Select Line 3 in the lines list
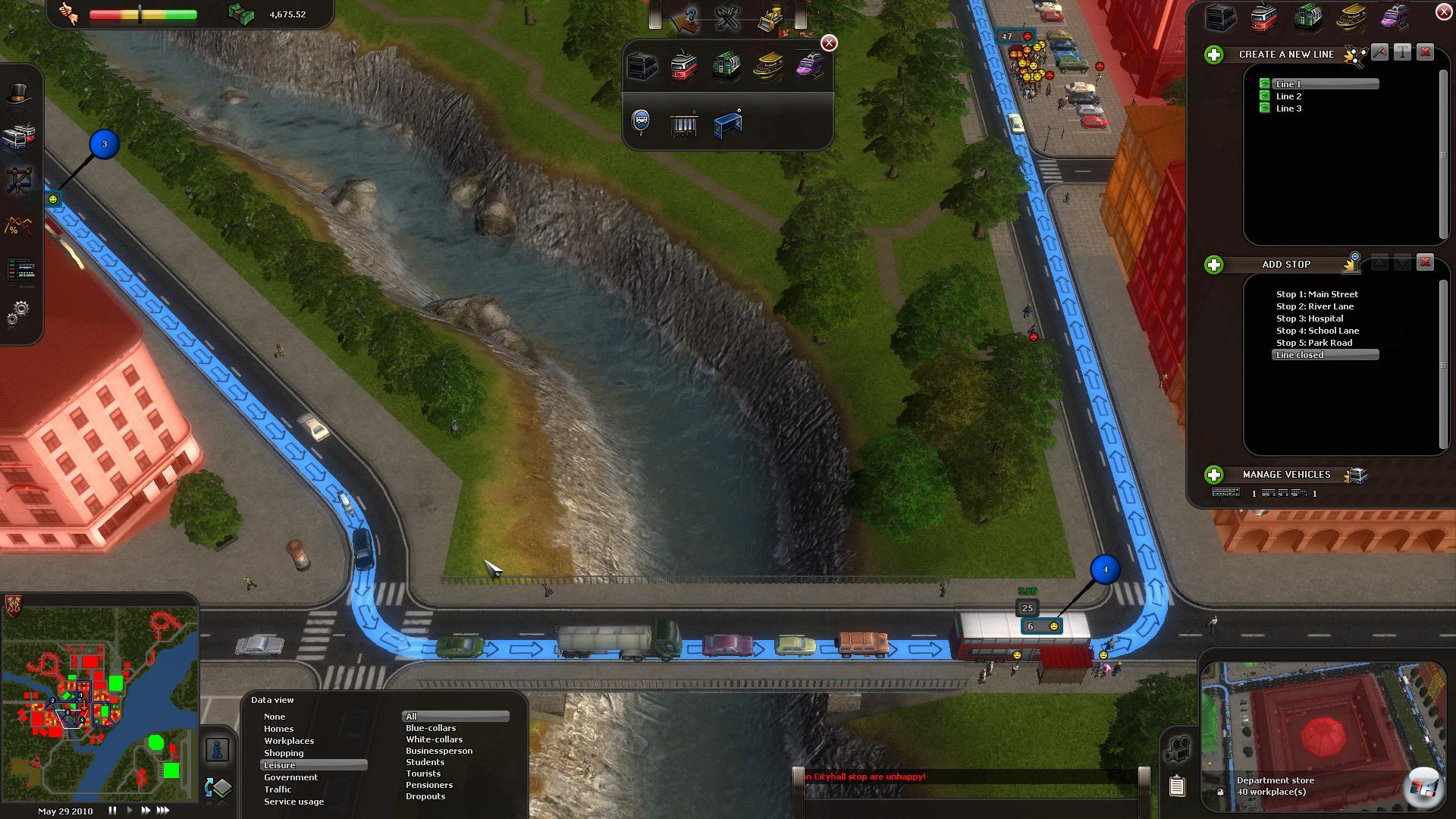 1288,108
